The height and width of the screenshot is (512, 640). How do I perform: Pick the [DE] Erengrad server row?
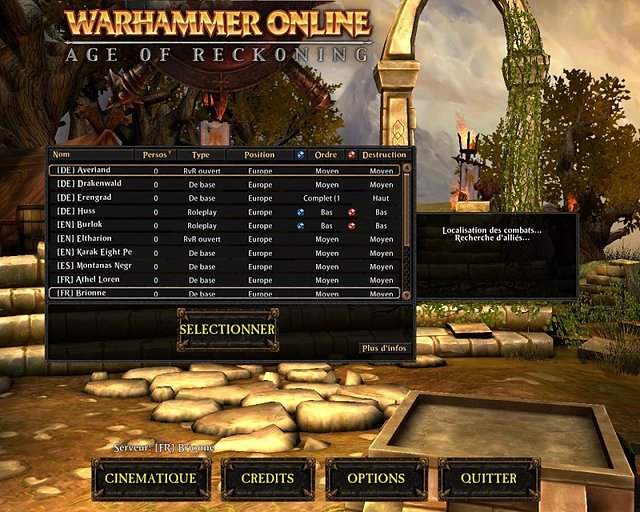[224, 198]
